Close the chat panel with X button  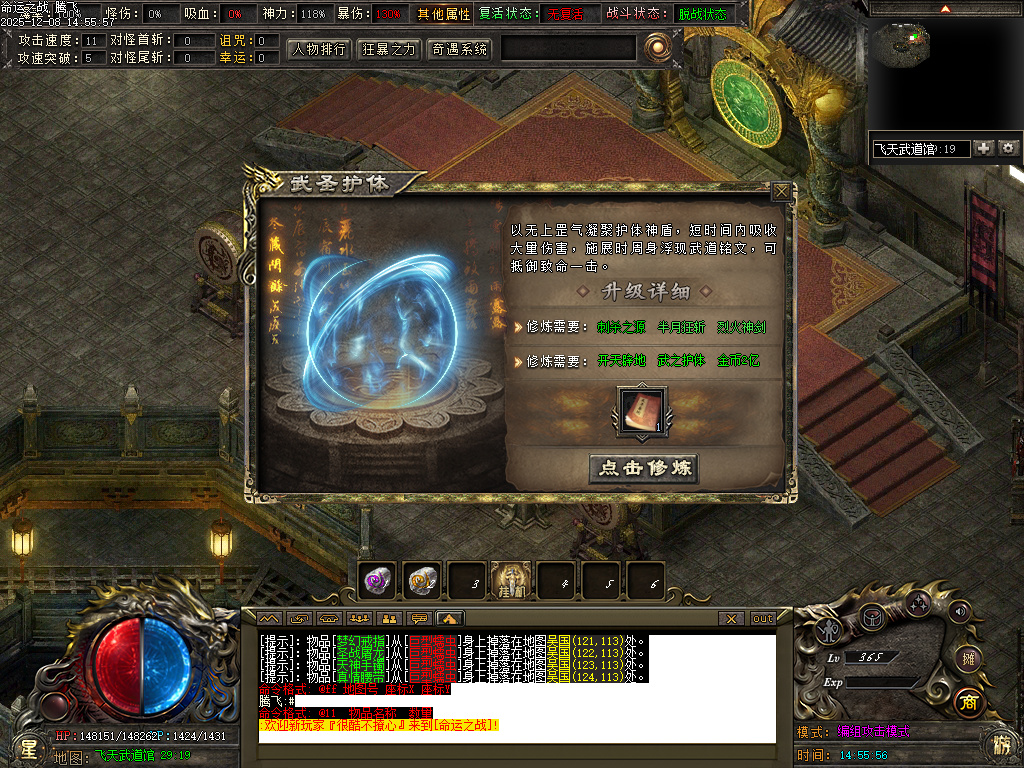(x=732, y=619)
